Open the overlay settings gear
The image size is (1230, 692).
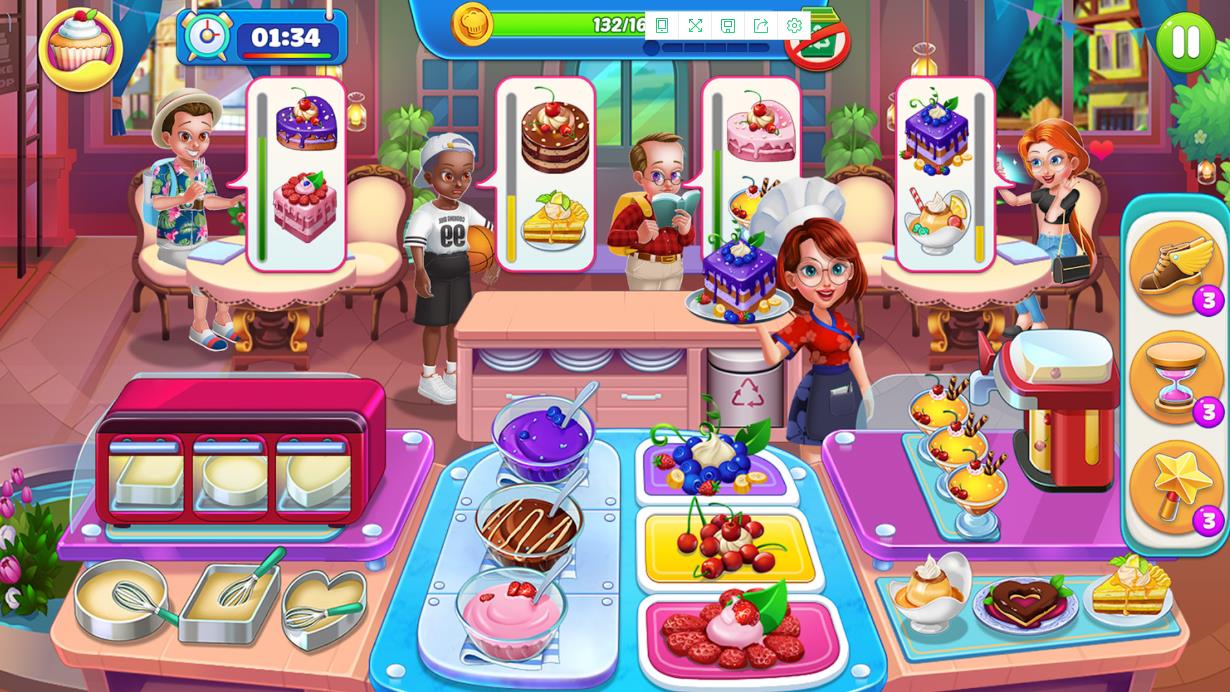coord(794,26)
